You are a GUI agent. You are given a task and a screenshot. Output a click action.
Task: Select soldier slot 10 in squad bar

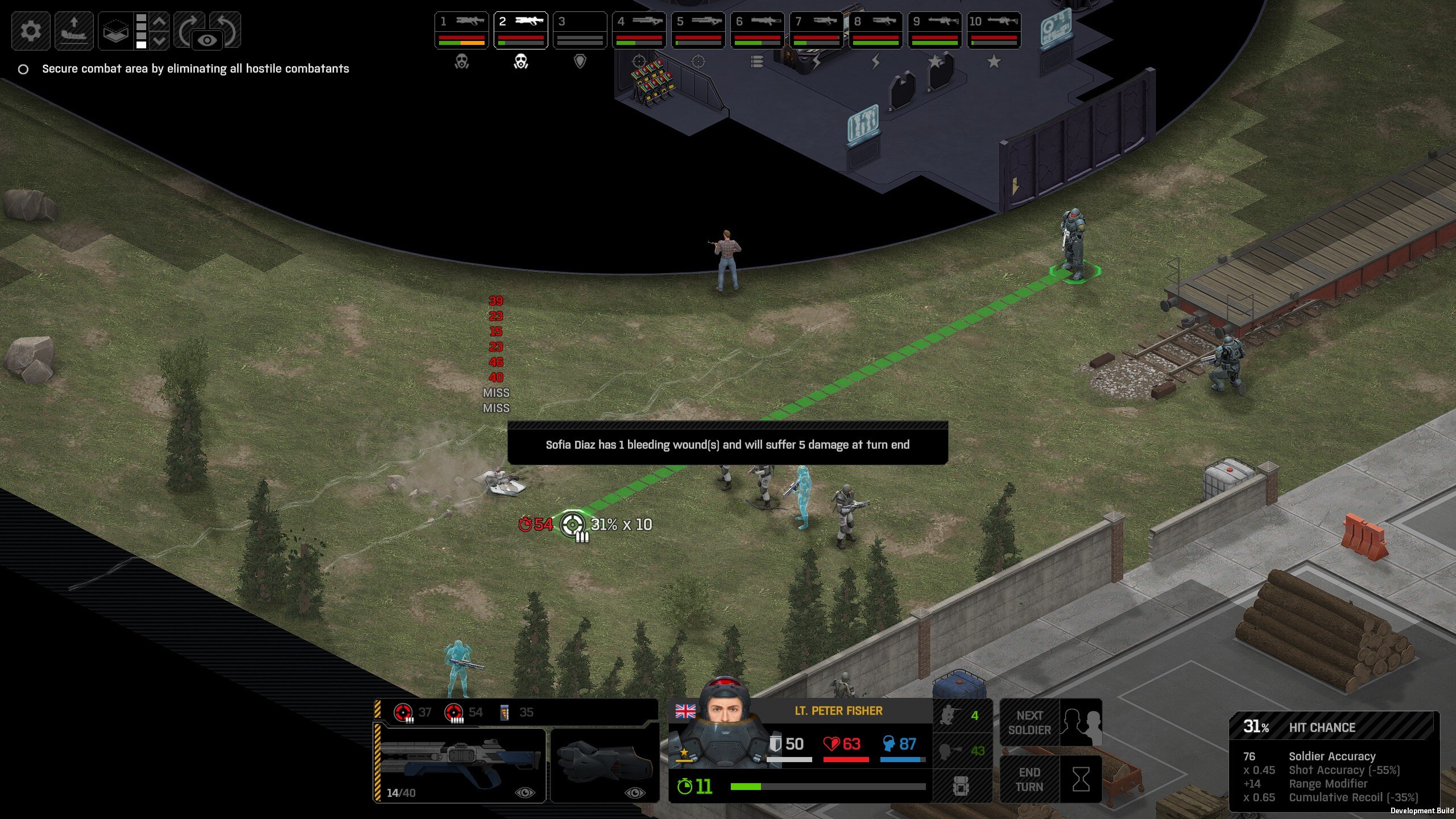[x=994, y=30]
